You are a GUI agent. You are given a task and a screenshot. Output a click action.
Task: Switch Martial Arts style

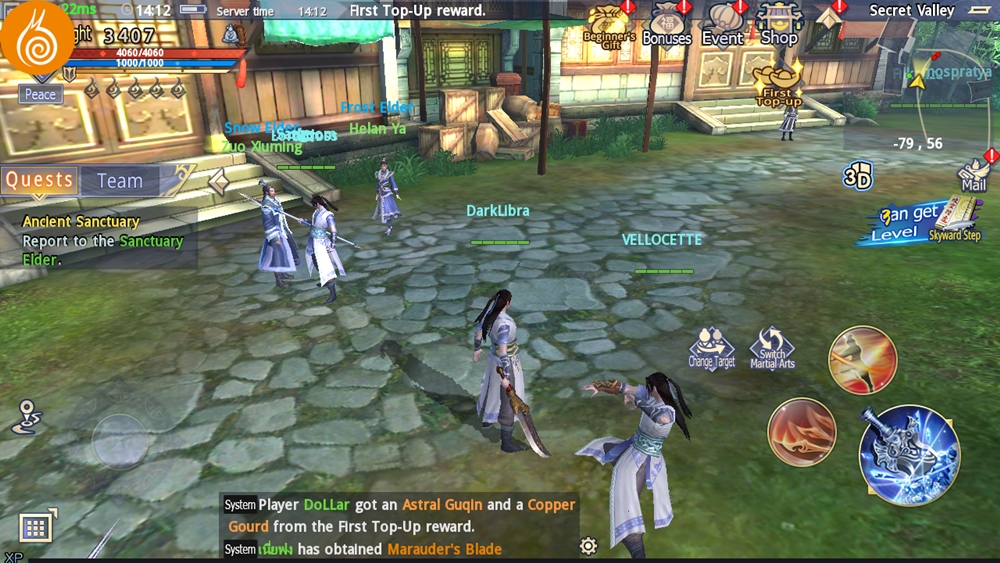click(x=772, y=348)
